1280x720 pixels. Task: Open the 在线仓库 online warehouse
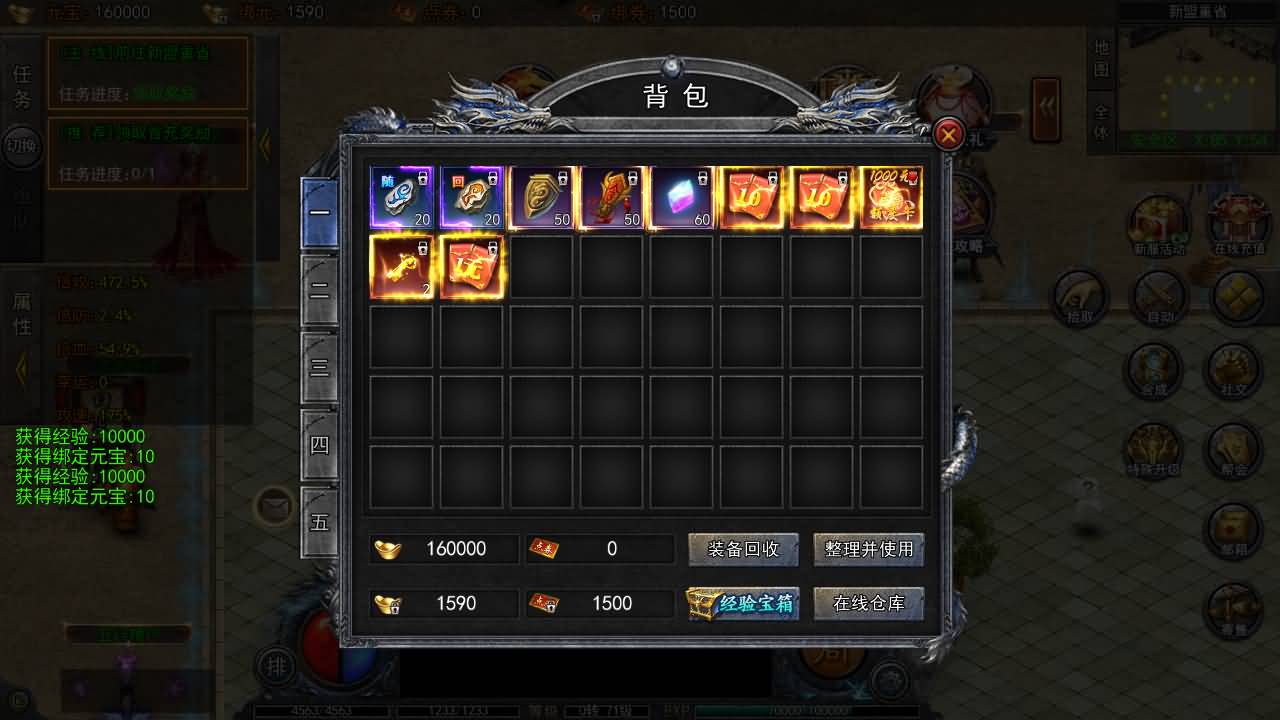[868, 603]
